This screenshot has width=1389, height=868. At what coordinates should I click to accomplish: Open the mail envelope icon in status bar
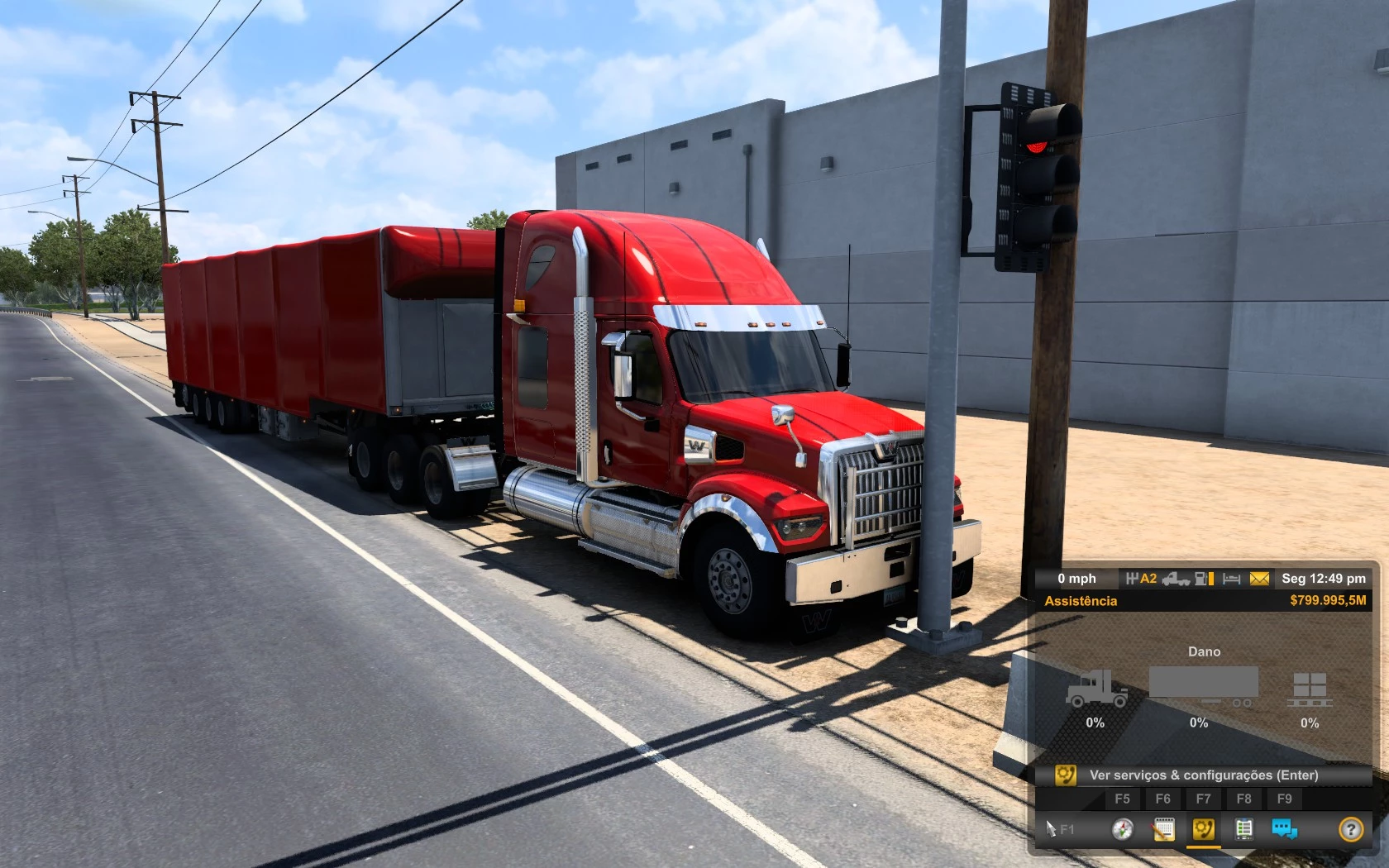tap(1258, 578)
